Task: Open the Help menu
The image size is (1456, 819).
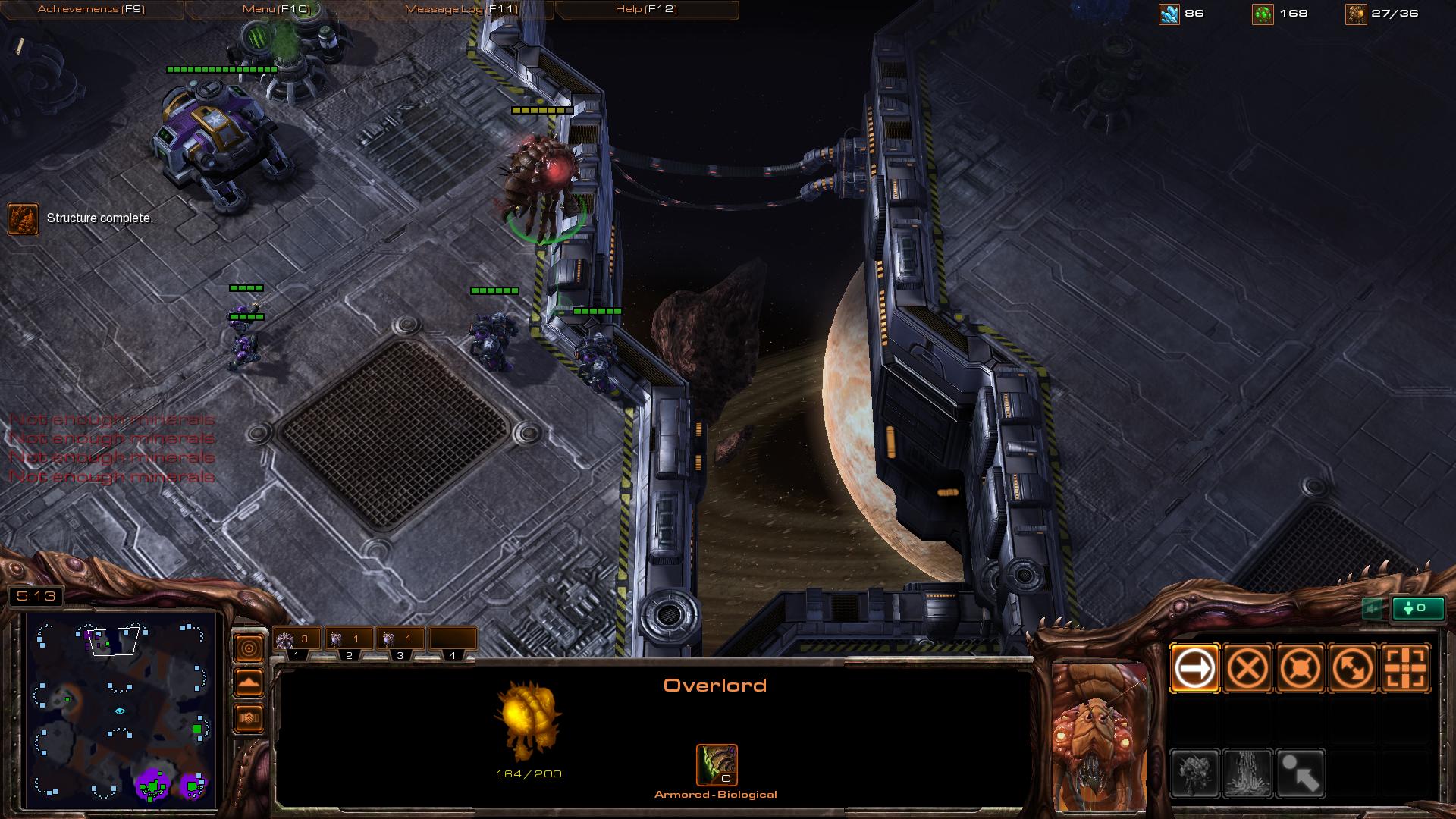Action: 646,10
